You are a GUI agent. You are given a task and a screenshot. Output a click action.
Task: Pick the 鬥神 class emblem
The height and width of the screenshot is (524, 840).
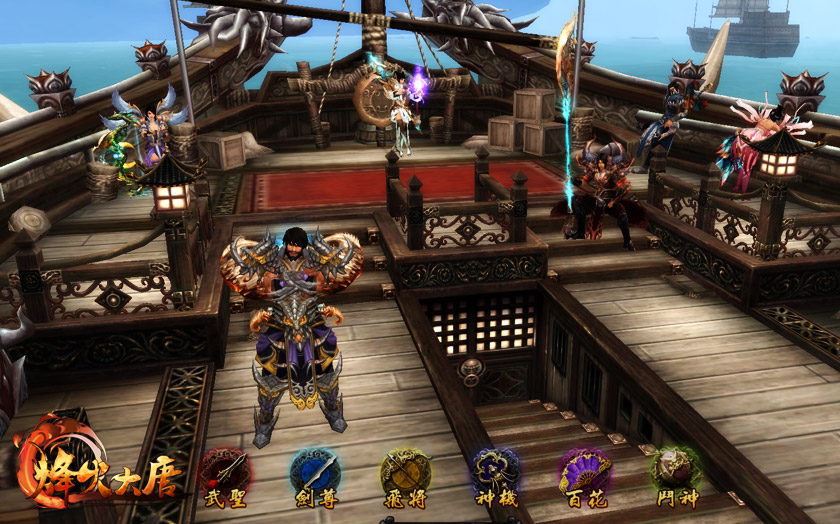[676, 471]
